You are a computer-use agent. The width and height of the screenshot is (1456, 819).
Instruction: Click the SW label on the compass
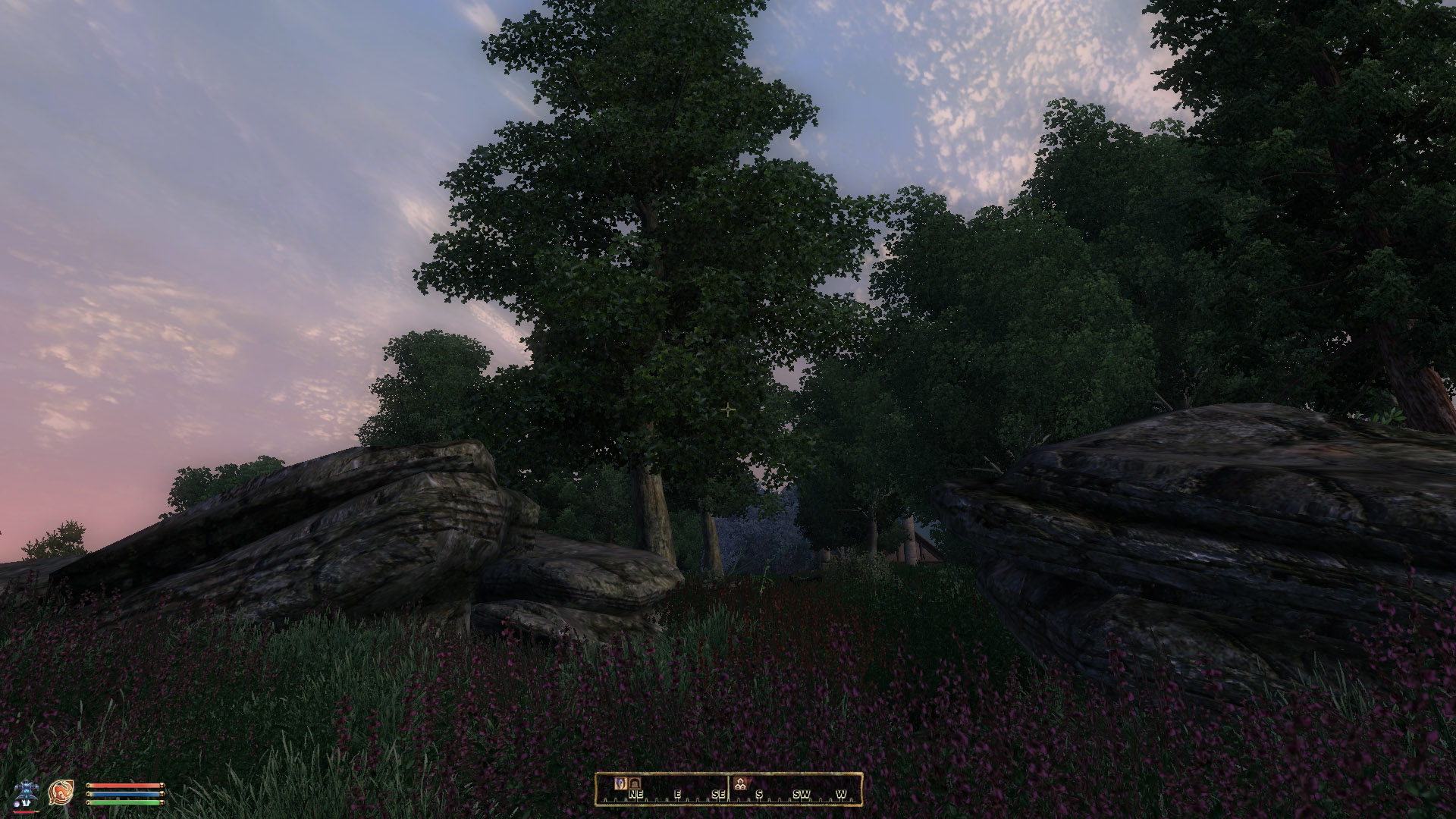(x=802, y=793)
